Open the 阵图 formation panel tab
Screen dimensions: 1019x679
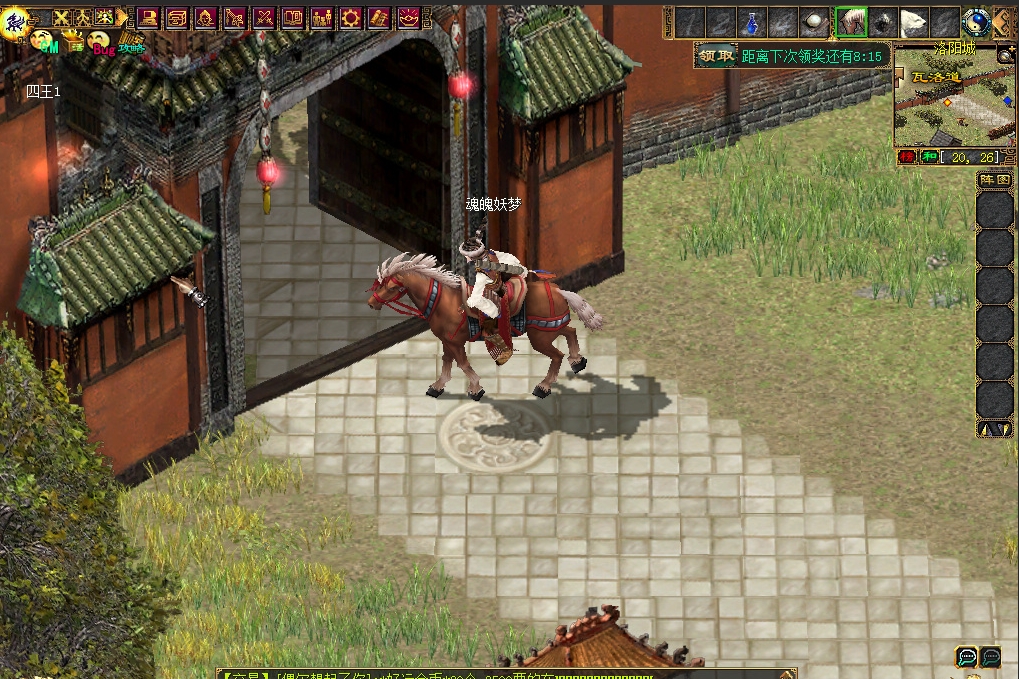(994, 180)
